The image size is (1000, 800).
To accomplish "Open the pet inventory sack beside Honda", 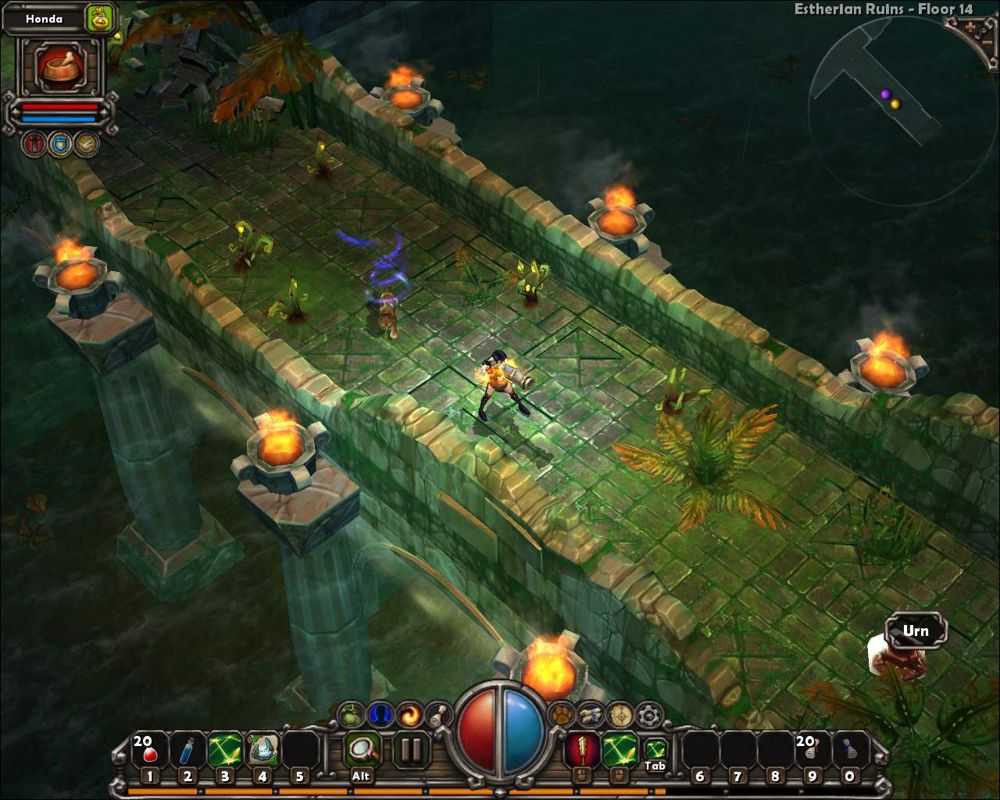I will 101,18.
